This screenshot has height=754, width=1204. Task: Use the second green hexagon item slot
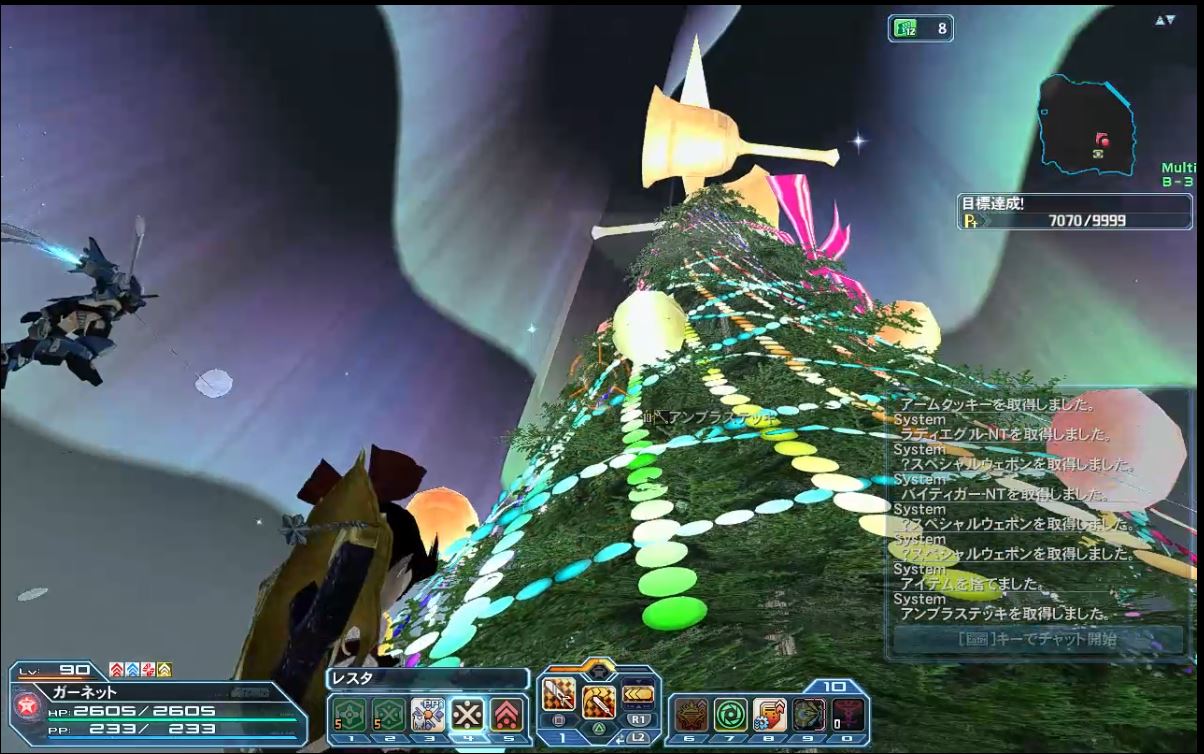[388, 714]
